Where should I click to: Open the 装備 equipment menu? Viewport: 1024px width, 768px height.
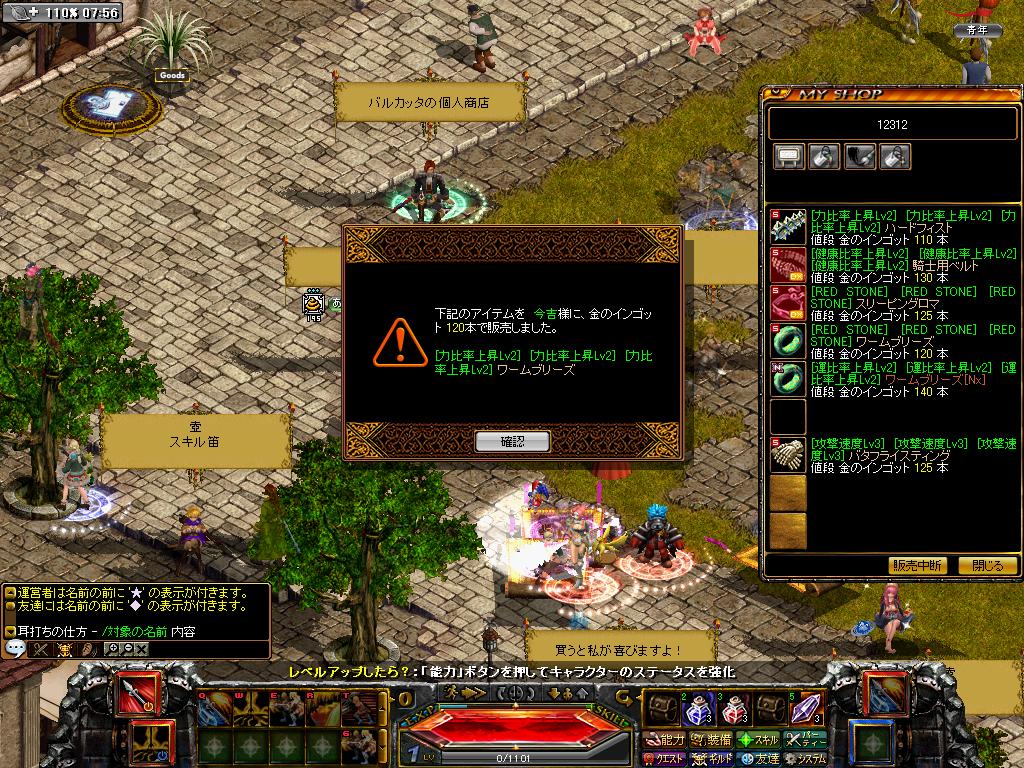click(711, 740)
